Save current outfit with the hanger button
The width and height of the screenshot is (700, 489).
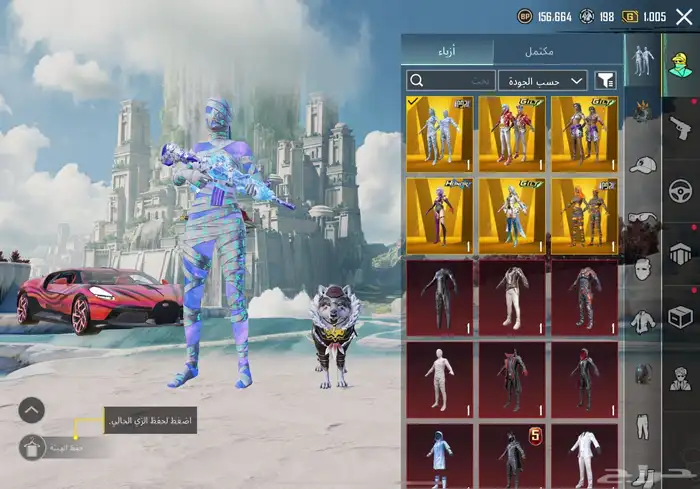(32, 449)
